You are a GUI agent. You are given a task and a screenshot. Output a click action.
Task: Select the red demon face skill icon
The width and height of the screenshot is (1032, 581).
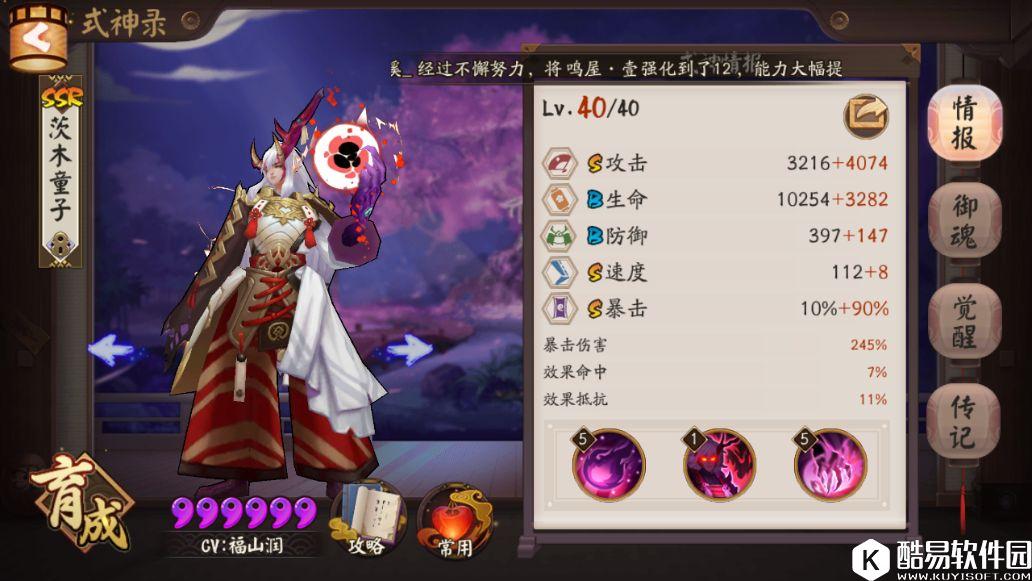719,464
